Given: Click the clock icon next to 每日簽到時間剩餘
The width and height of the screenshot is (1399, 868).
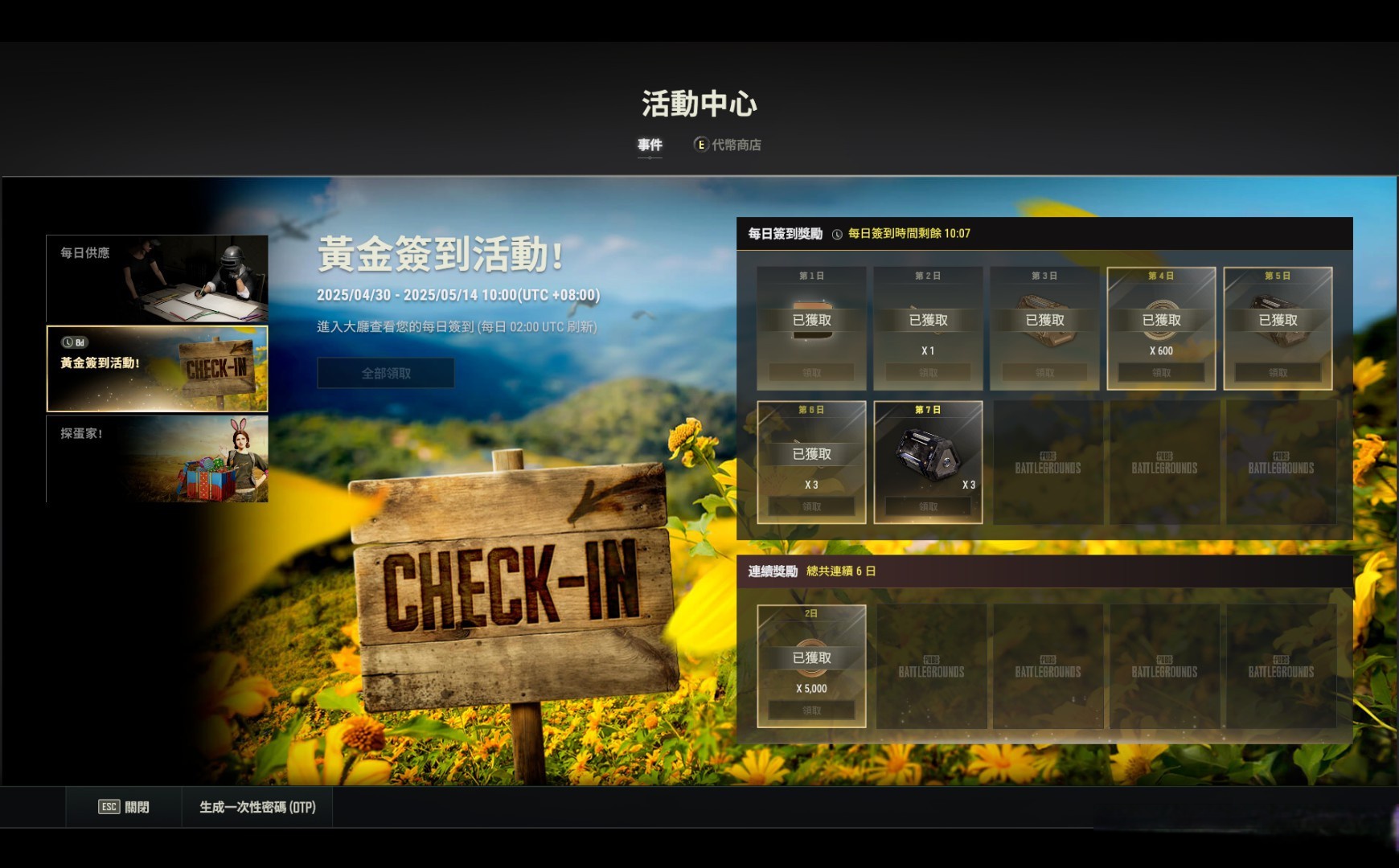Looking at the screenshot, I should point(836,235).
